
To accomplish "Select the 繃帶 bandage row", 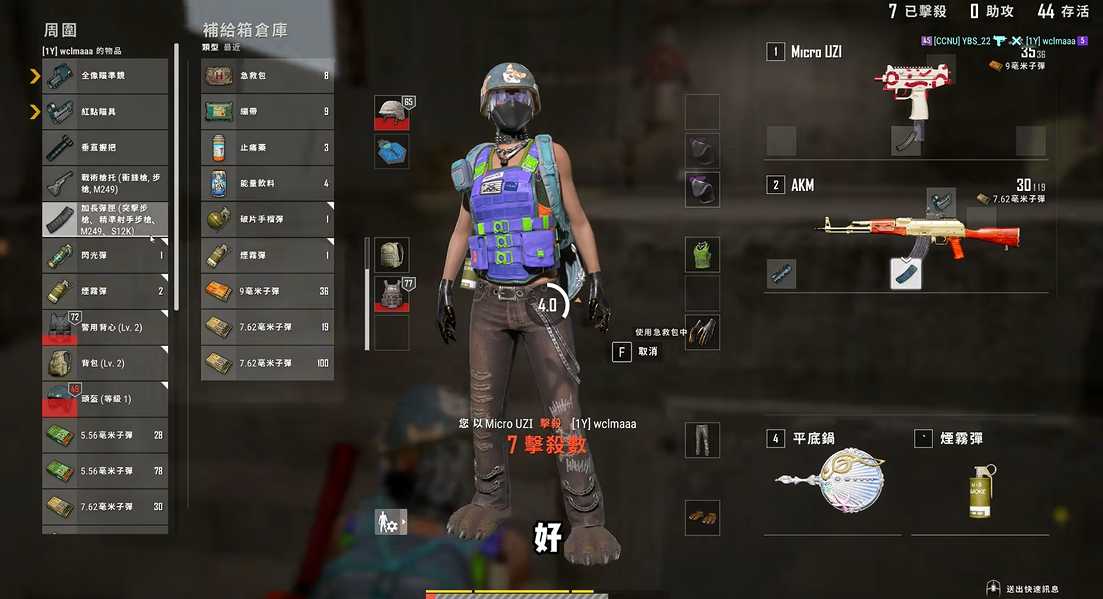I will pyautogui.click(x=267, y=112).
